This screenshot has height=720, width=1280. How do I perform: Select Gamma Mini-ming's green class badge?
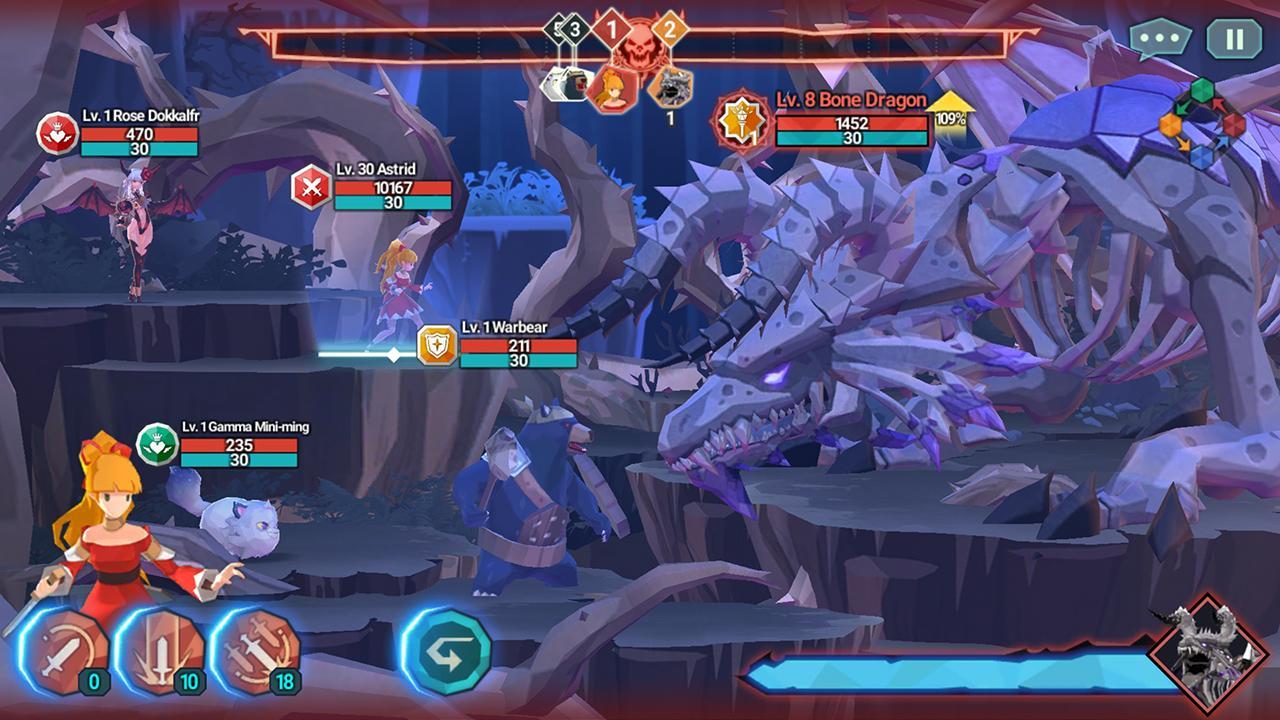click(156, 443)
